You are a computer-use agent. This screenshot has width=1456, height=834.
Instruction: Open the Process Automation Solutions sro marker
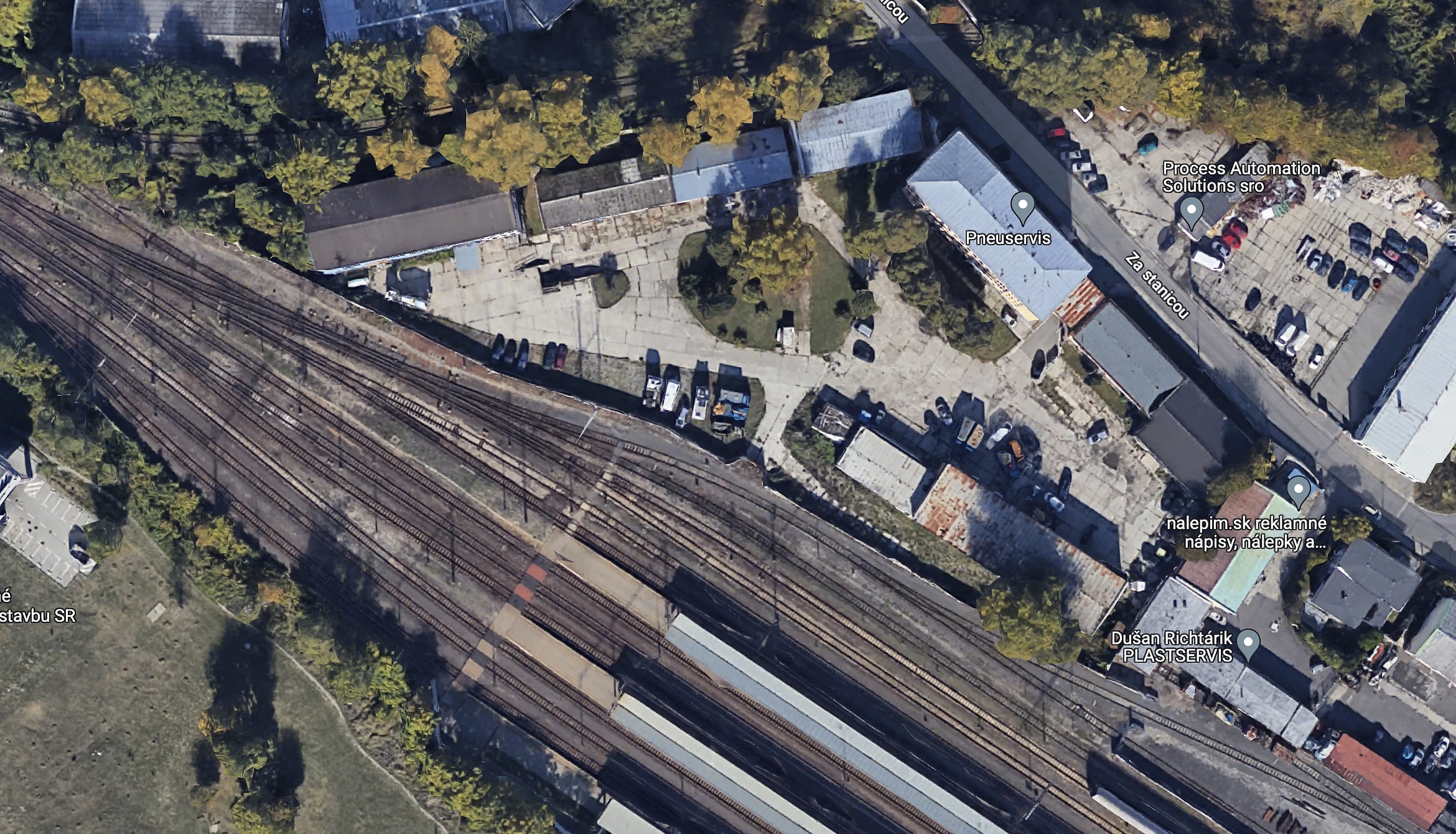coord(1191,212)
